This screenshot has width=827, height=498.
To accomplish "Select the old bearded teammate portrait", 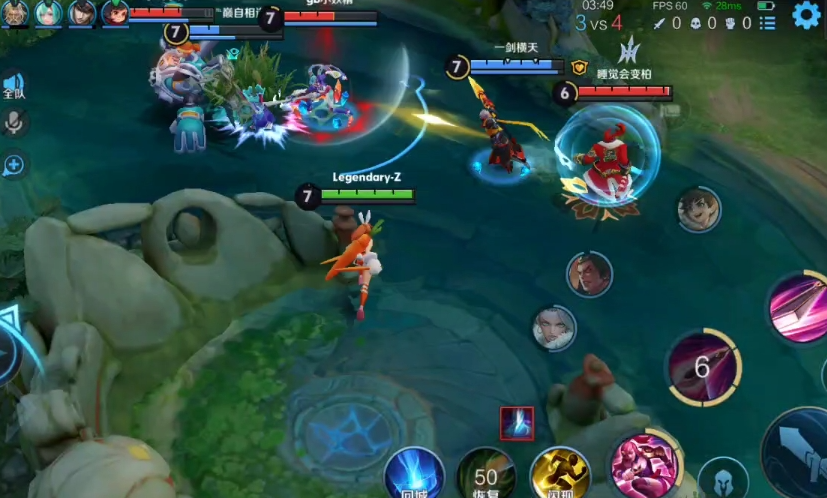I will point(14,13).
